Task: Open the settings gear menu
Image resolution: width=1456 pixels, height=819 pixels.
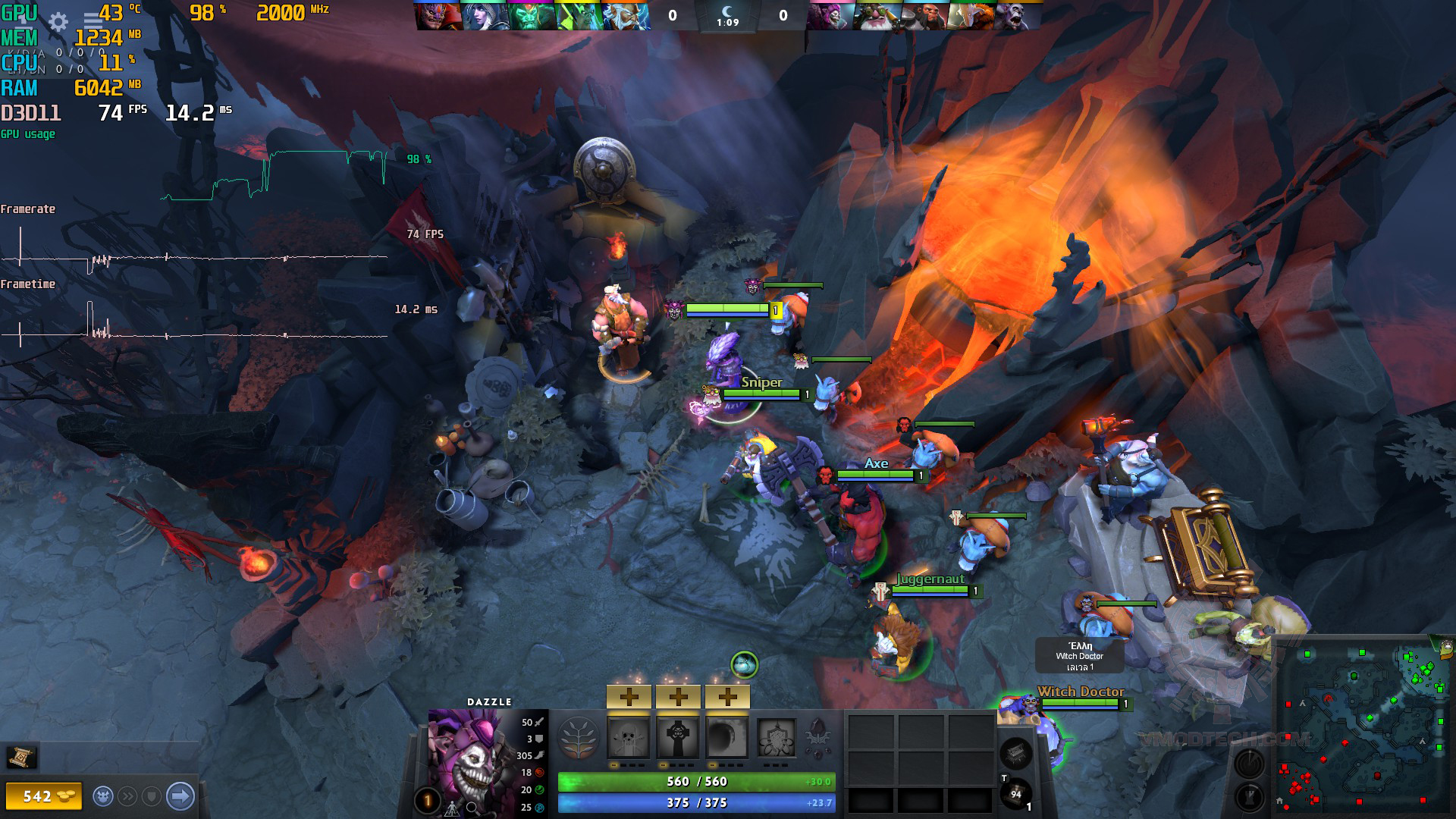Action: (x=58, y=22)
